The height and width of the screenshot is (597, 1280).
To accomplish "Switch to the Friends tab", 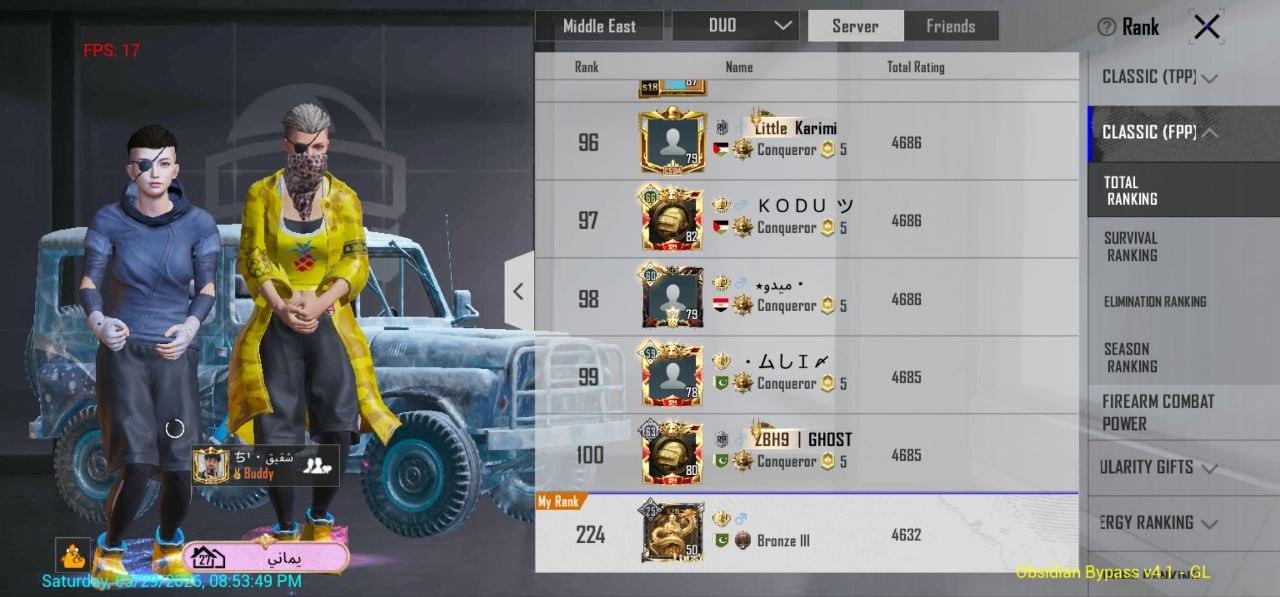I will [950, 26].
